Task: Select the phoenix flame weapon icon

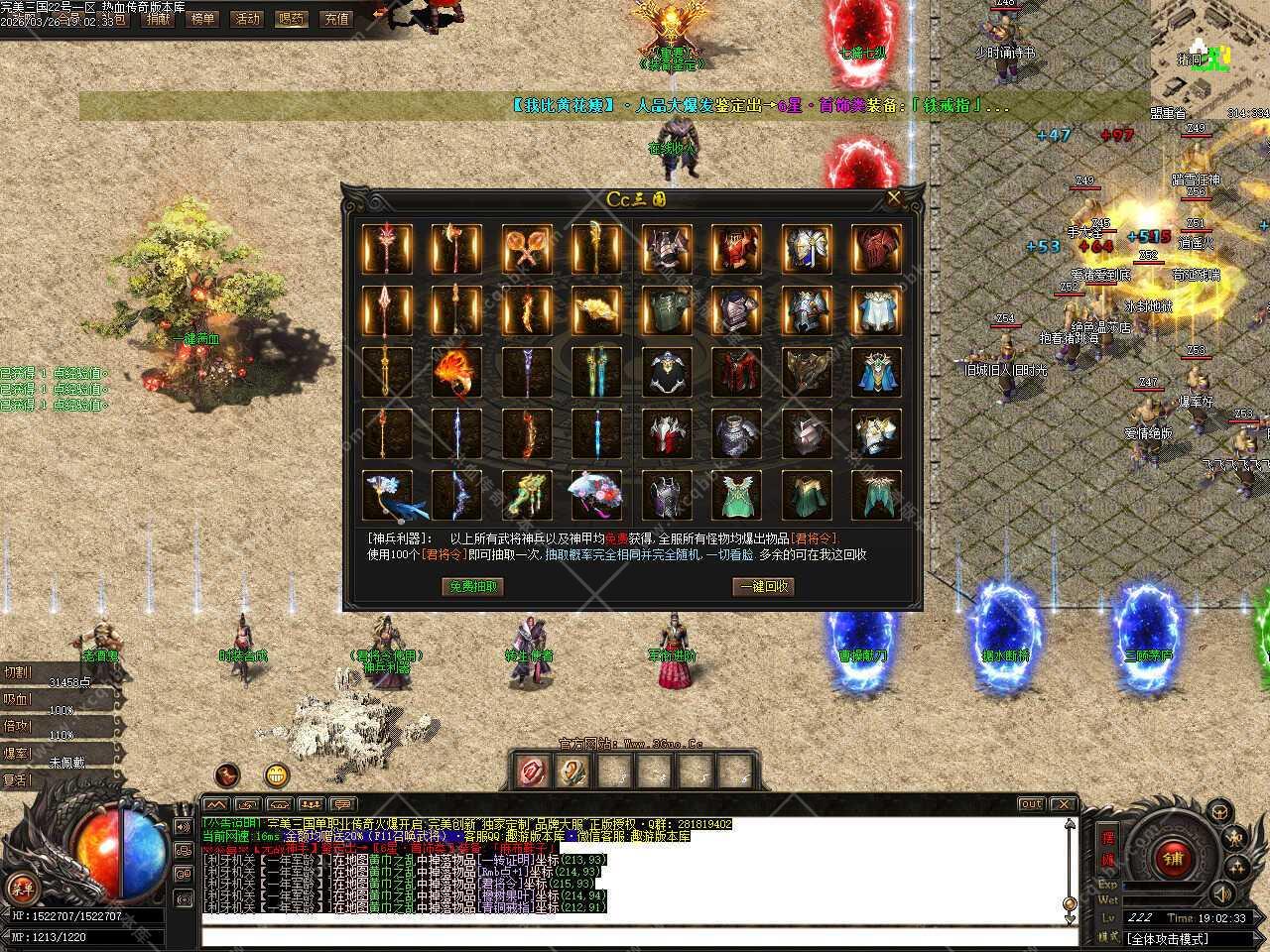Action: [456, 372]
